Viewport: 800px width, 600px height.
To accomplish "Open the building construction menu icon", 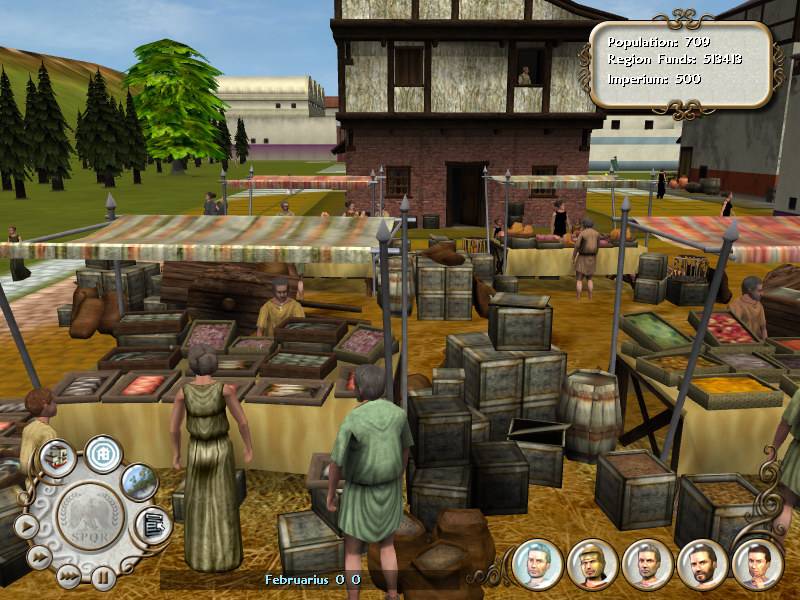I will (x=58, y=456).
